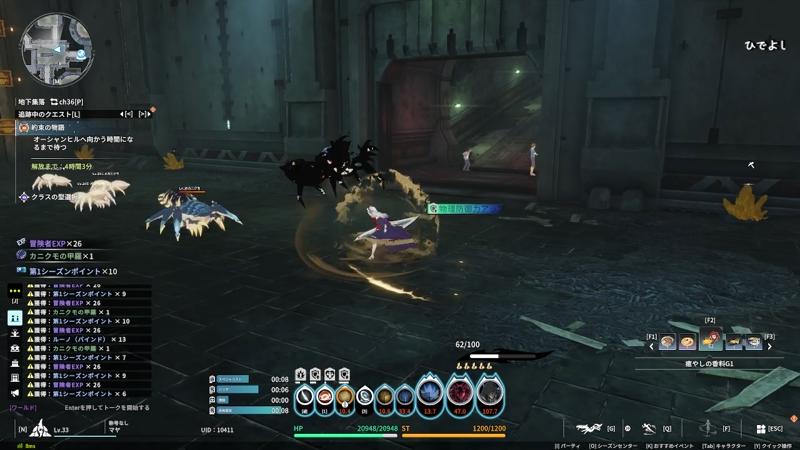This screenshot has height=450, width=800.
Task: Show the next tracked quest with right arrow
Action: click(x=143, y=114)
